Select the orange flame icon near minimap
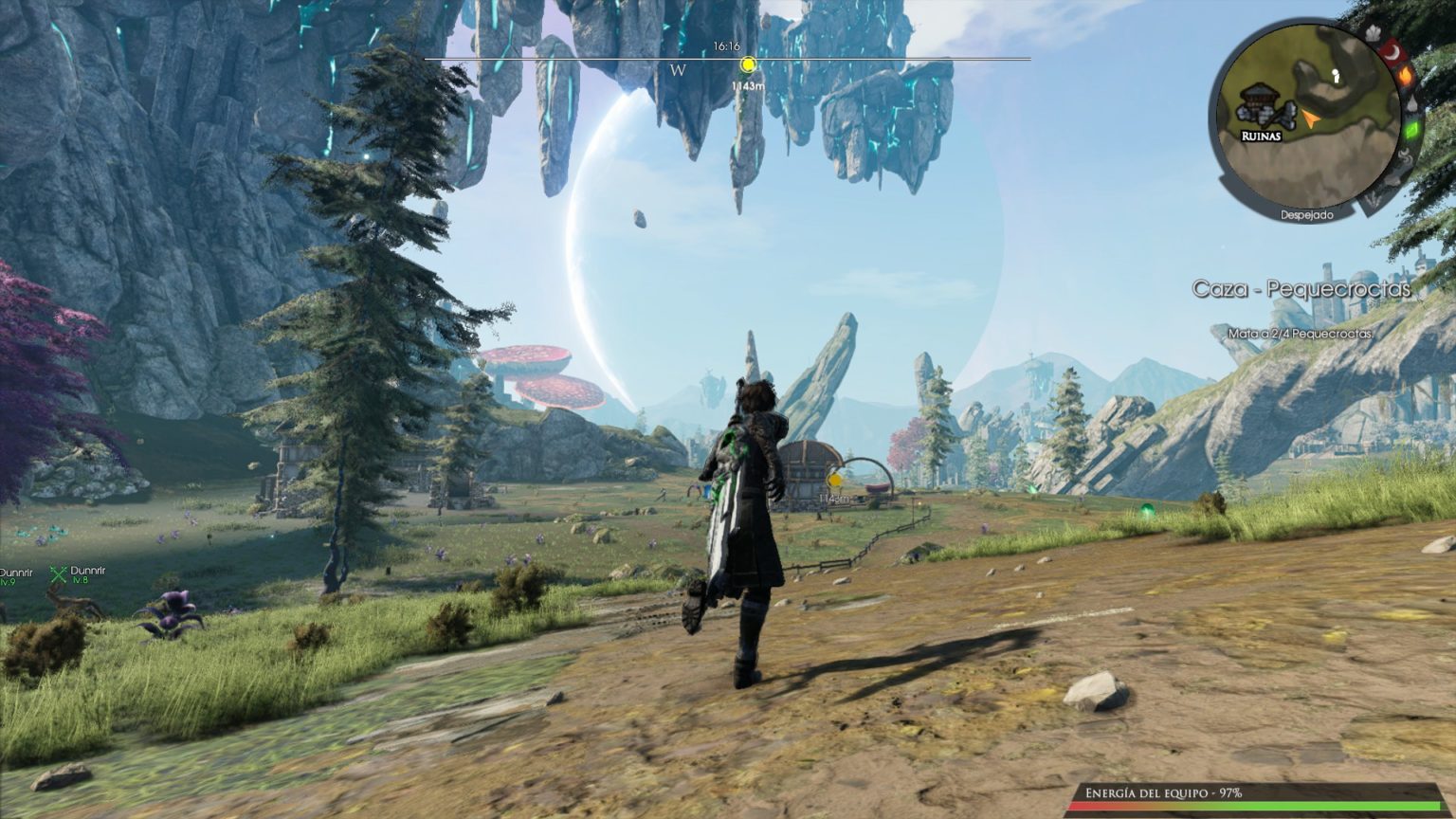 (1405, 77)
